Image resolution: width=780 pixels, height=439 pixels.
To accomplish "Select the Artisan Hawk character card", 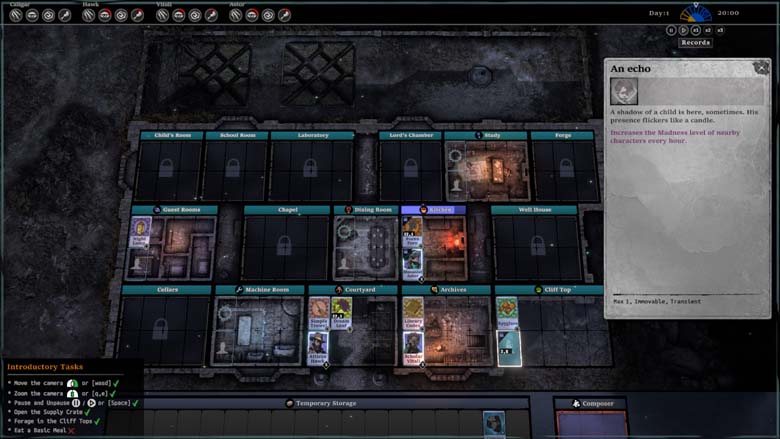I will tap(318, 347).
